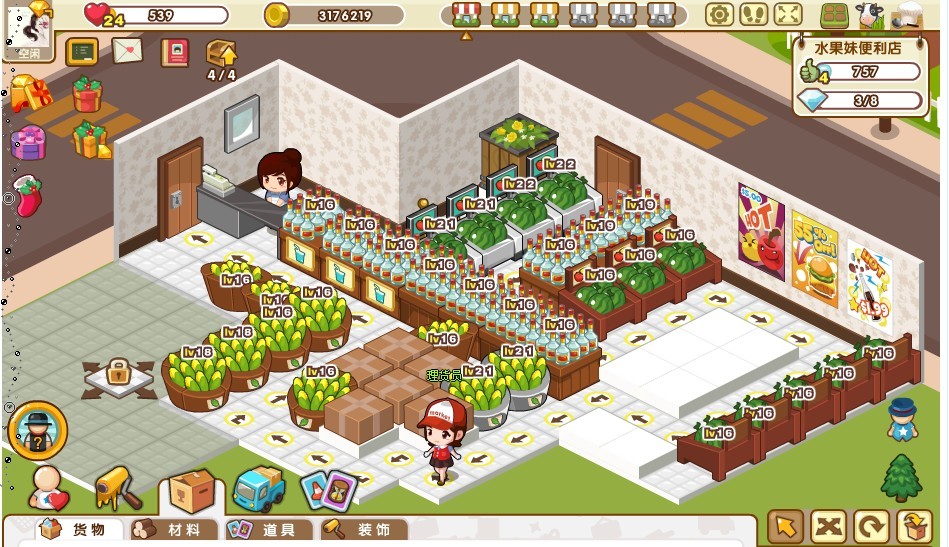Open the green farm plot icon

[834, 16]
